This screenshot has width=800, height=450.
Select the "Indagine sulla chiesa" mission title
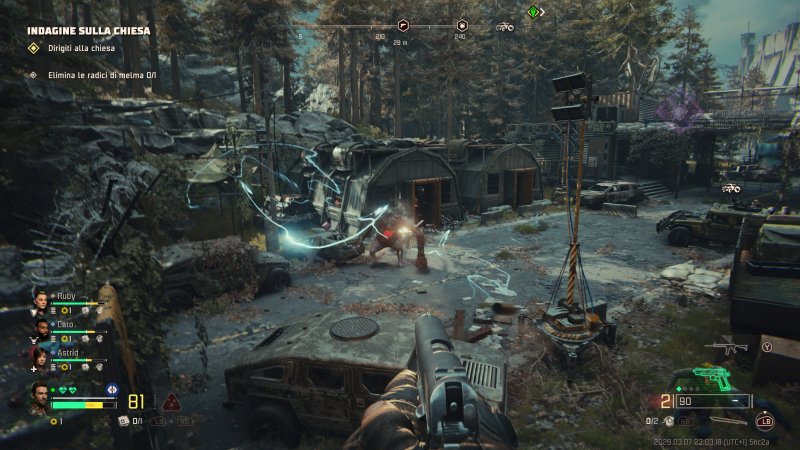(x=88, y=31)
